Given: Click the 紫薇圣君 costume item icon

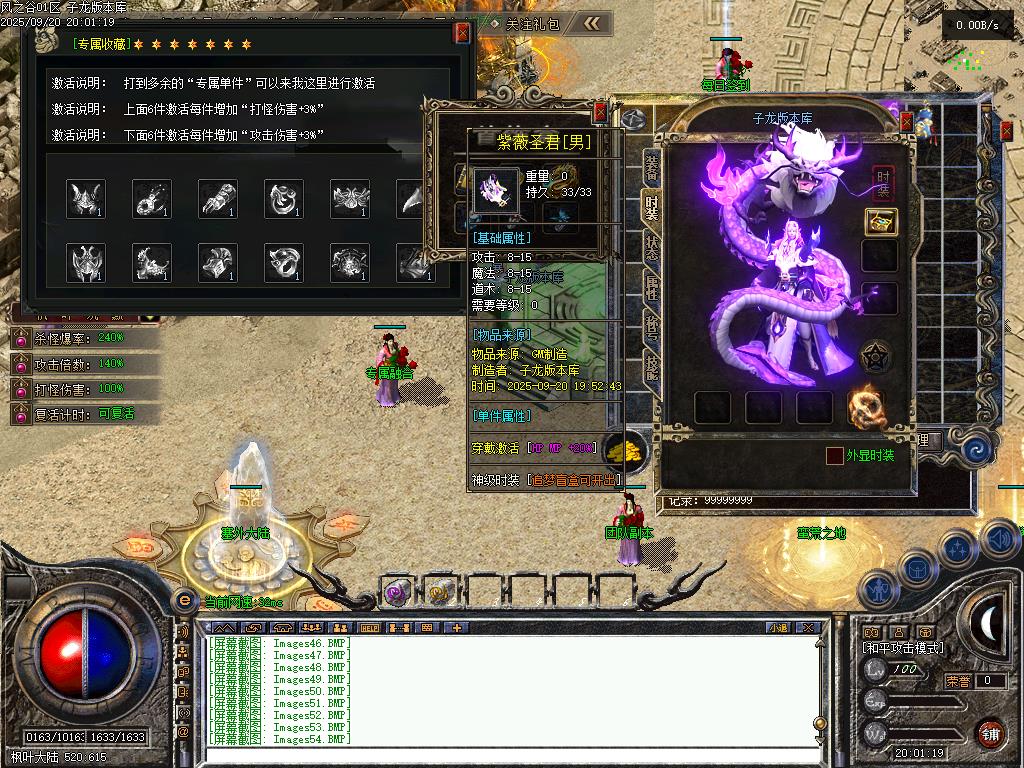Looking at the screenshot, I should coord(496,188).
